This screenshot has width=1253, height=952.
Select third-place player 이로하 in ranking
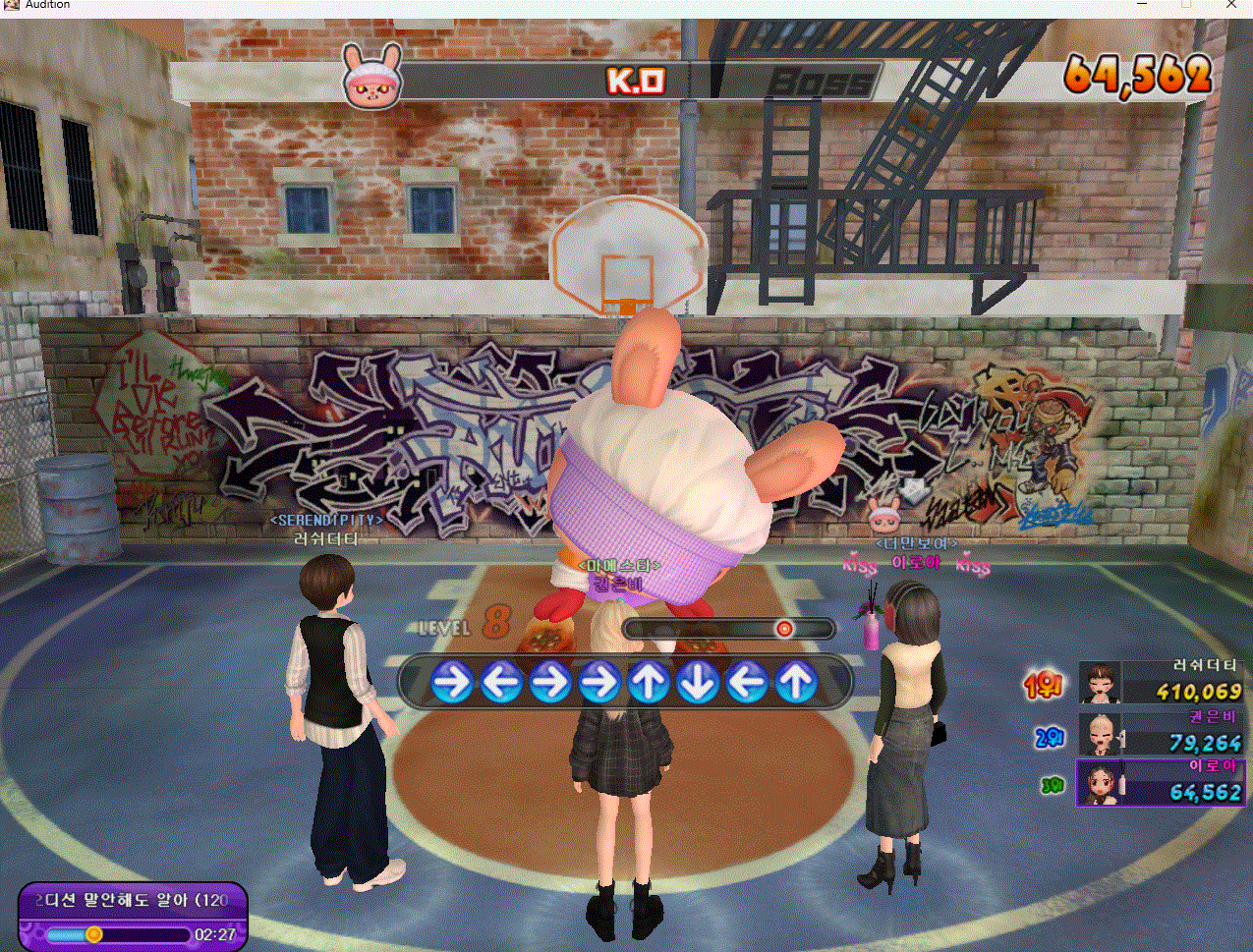tap(1161, 783)
